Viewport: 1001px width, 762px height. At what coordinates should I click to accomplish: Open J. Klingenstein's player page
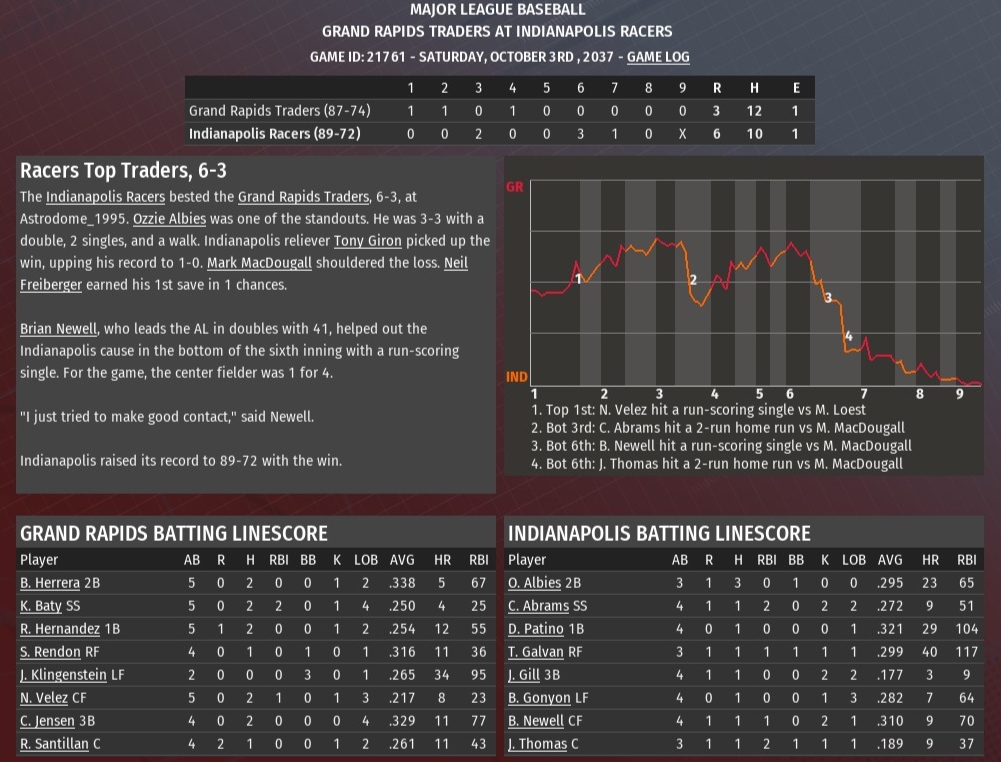62,675
